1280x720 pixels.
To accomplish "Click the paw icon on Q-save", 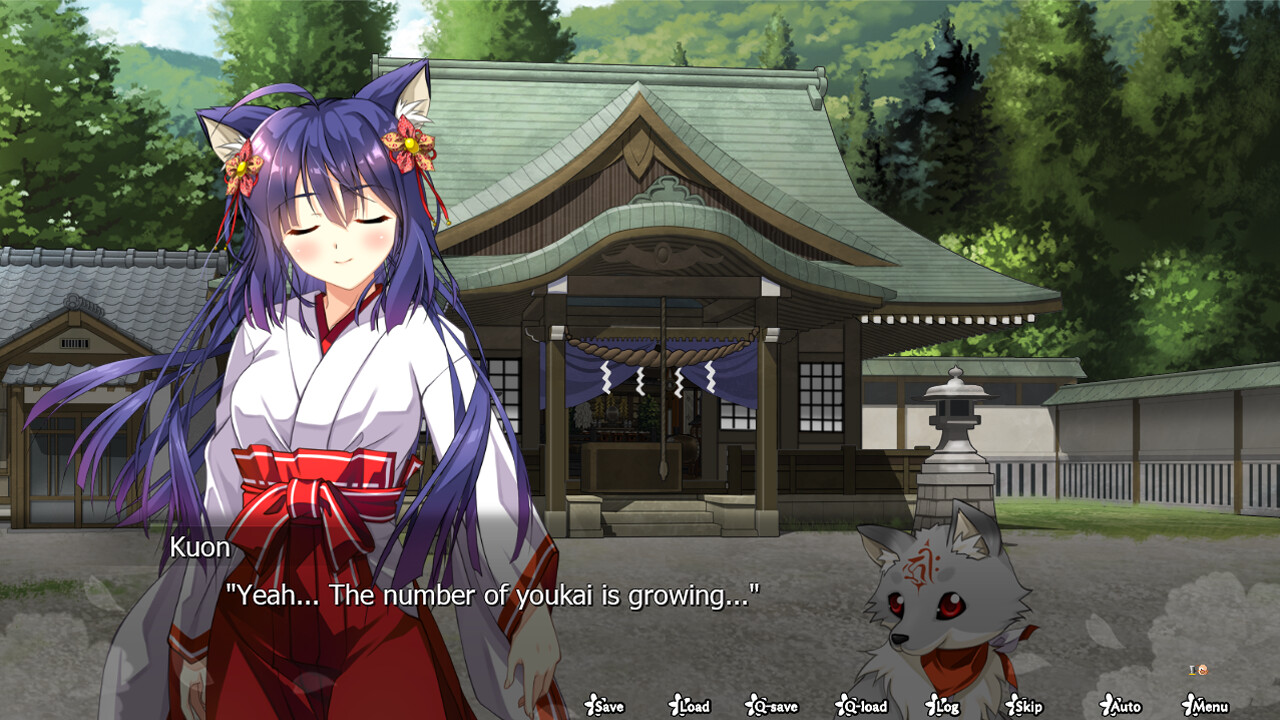I will [x=750, y=705].
